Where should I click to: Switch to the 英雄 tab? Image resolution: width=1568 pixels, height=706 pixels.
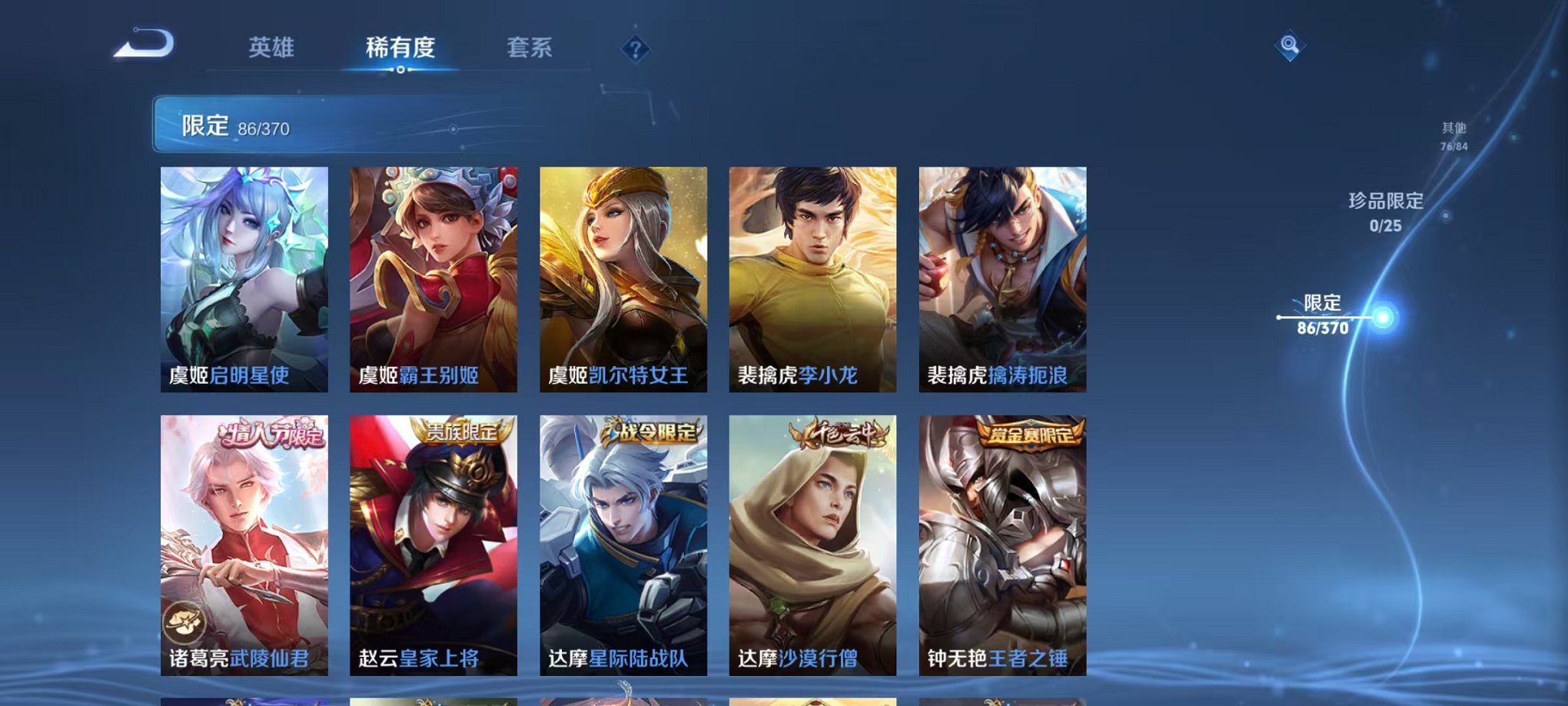click(274, 48)
